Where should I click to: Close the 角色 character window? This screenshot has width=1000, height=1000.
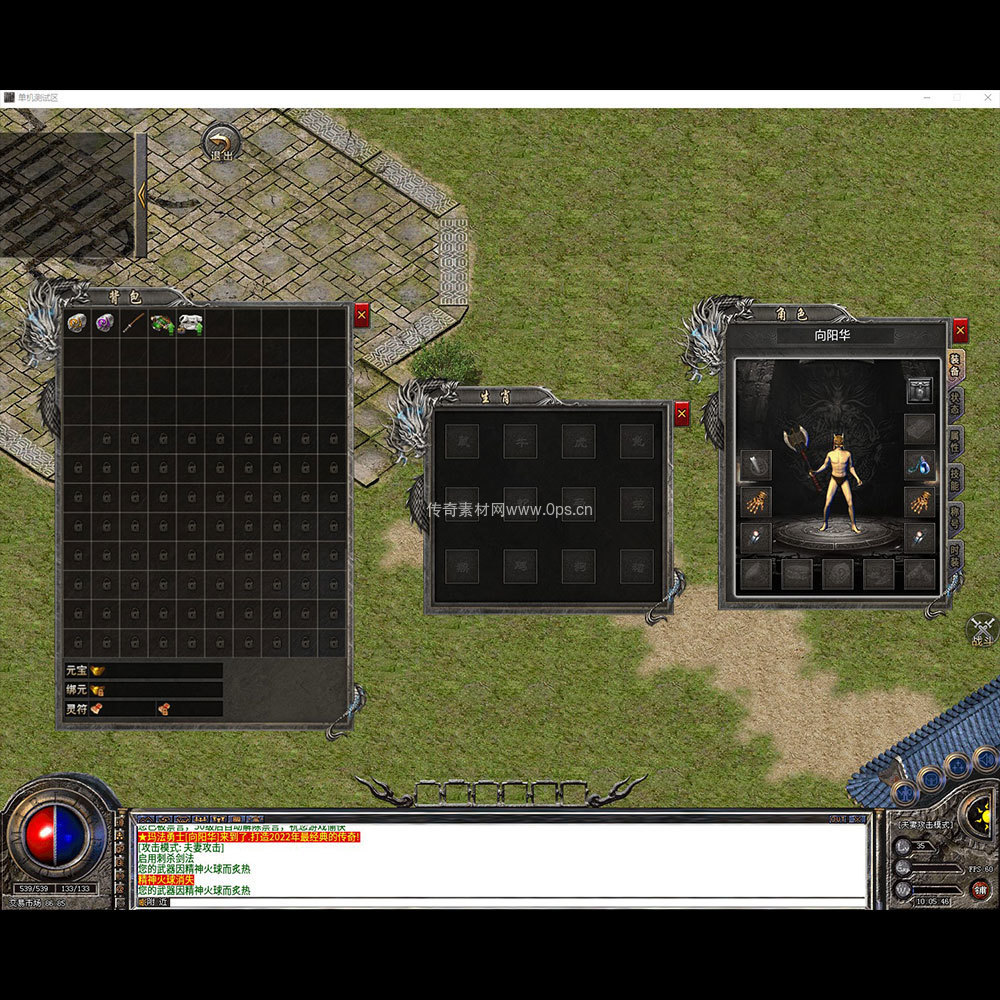tap(960, 330)
